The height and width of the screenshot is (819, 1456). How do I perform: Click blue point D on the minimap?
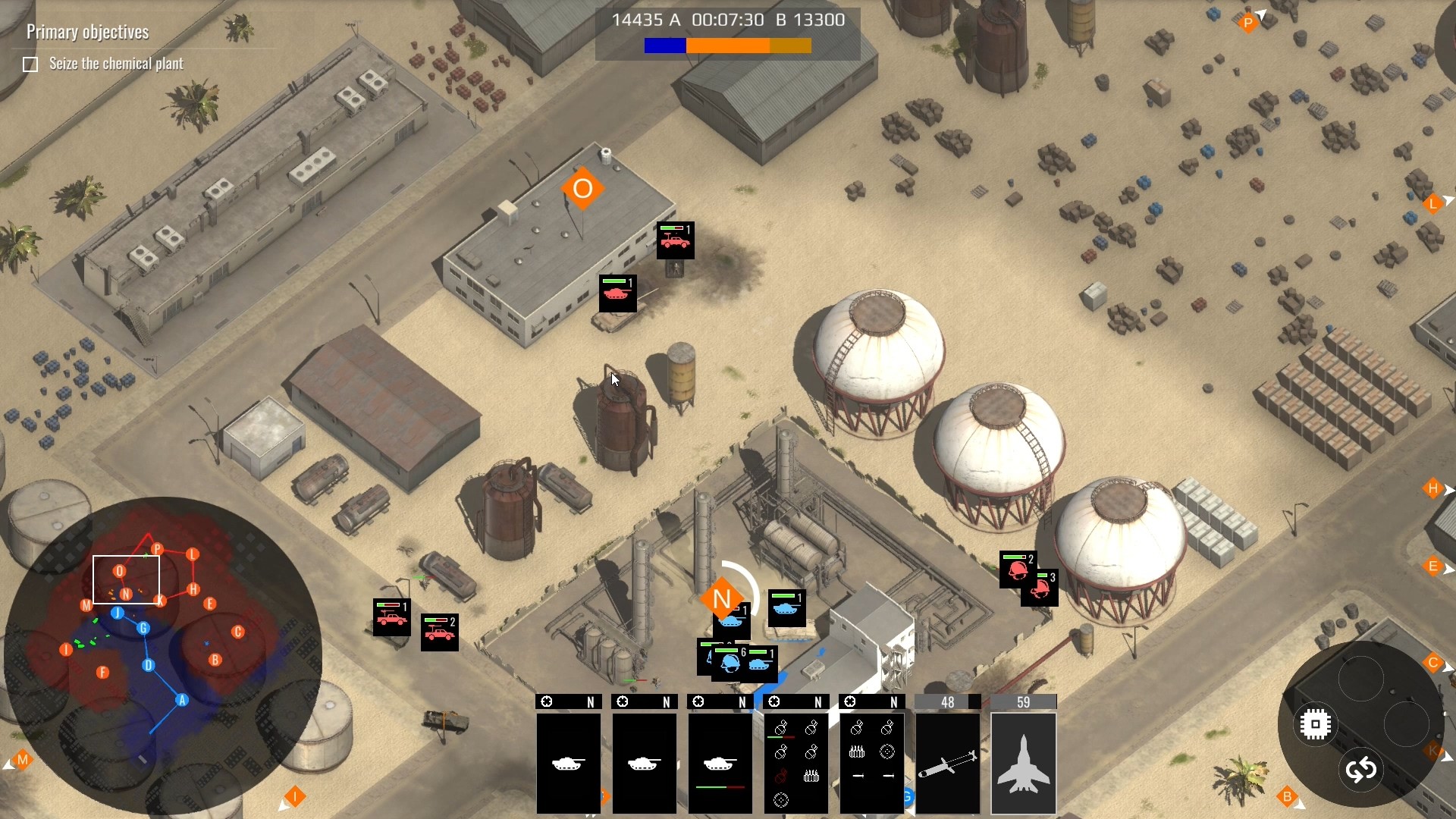[149, 665]
